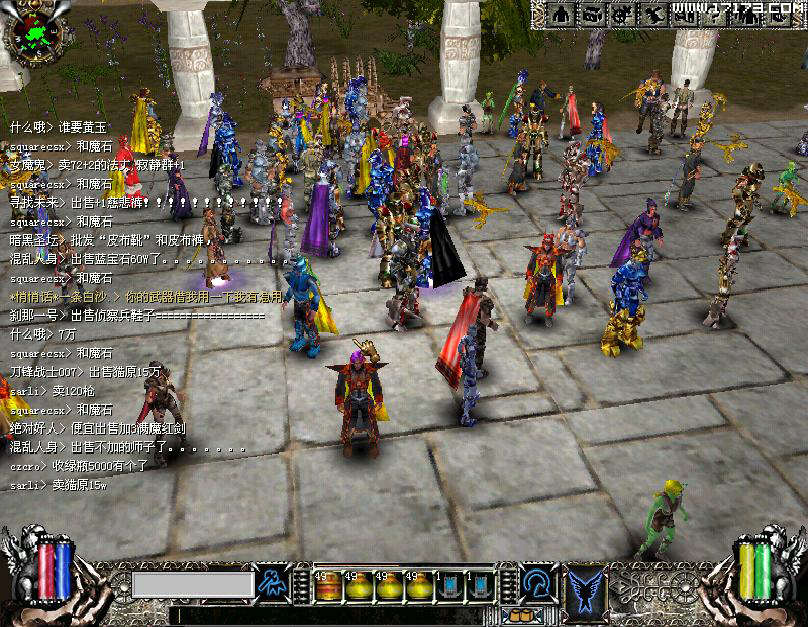Screen dimensions: 808x627
Task: Open the character silhouette panel icon
Action: [562, 13]
